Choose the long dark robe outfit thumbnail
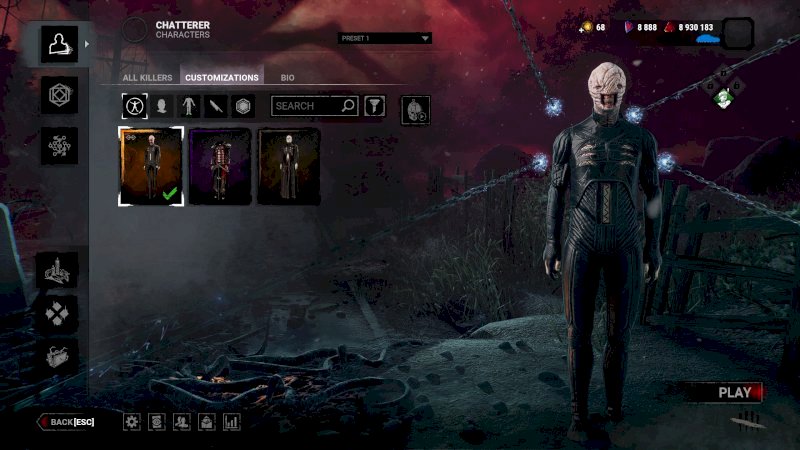The width and height of the screenshot is (800, 450). [x=290, y=166]
